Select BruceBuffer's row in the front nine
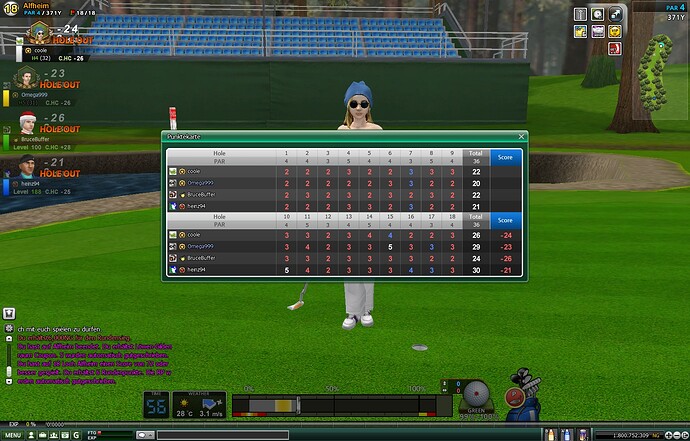This screenshot has width=690, height=441. click(330, 195)
